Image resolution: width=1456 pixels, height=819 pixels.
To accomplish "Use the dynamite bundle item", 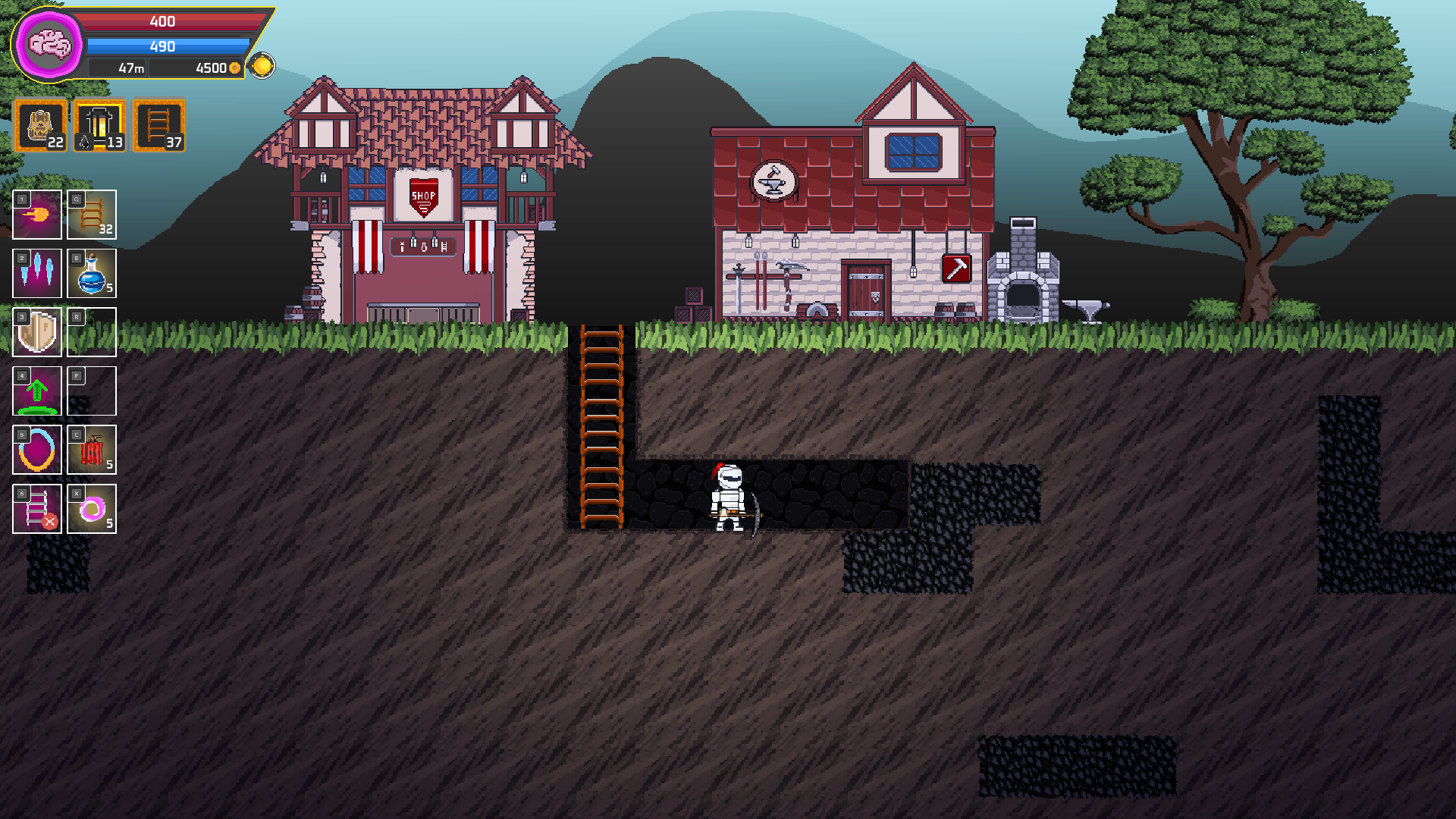I will click(x=92, y=450).
